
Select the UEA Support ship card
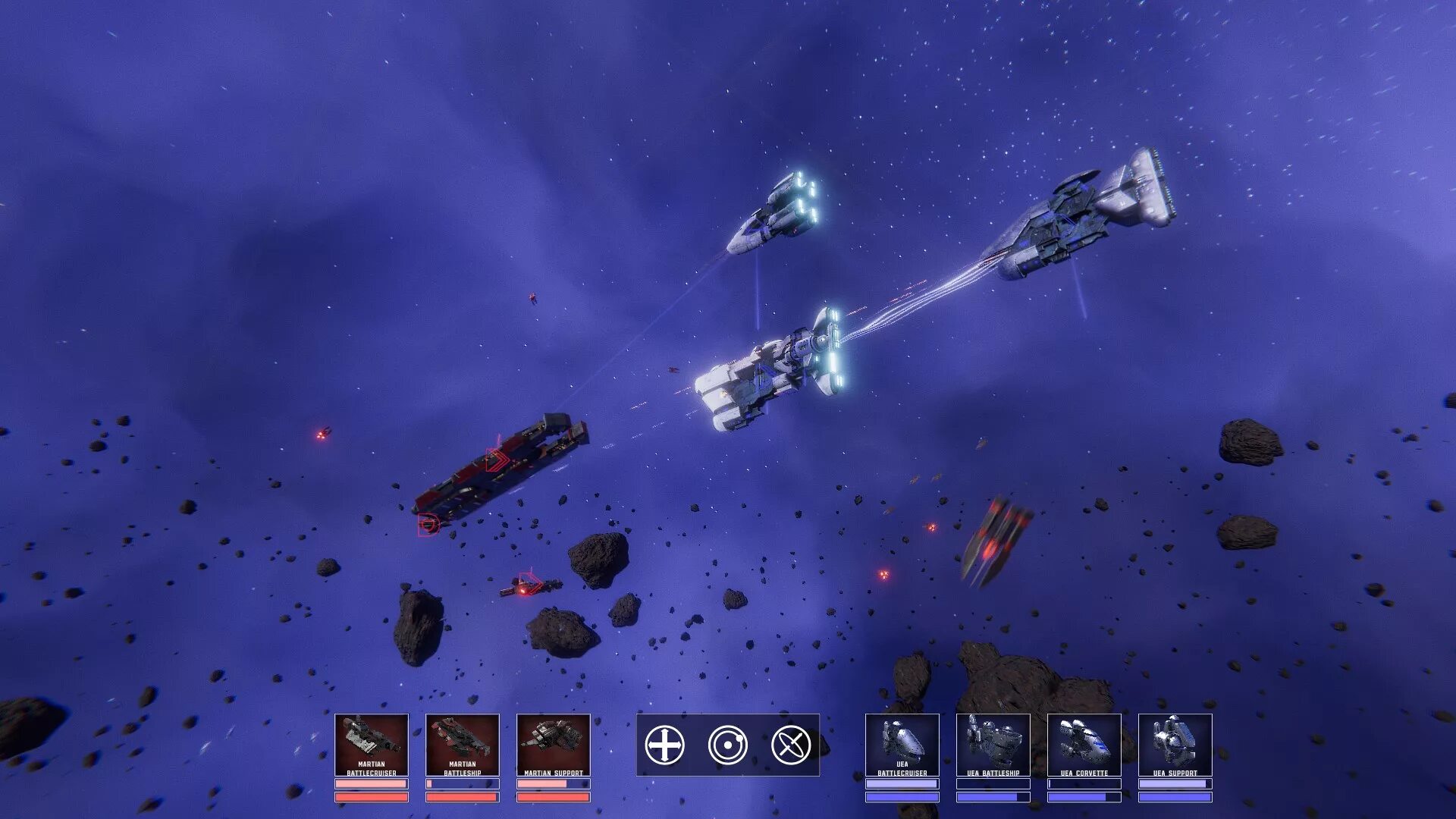tap(1175, 745)
